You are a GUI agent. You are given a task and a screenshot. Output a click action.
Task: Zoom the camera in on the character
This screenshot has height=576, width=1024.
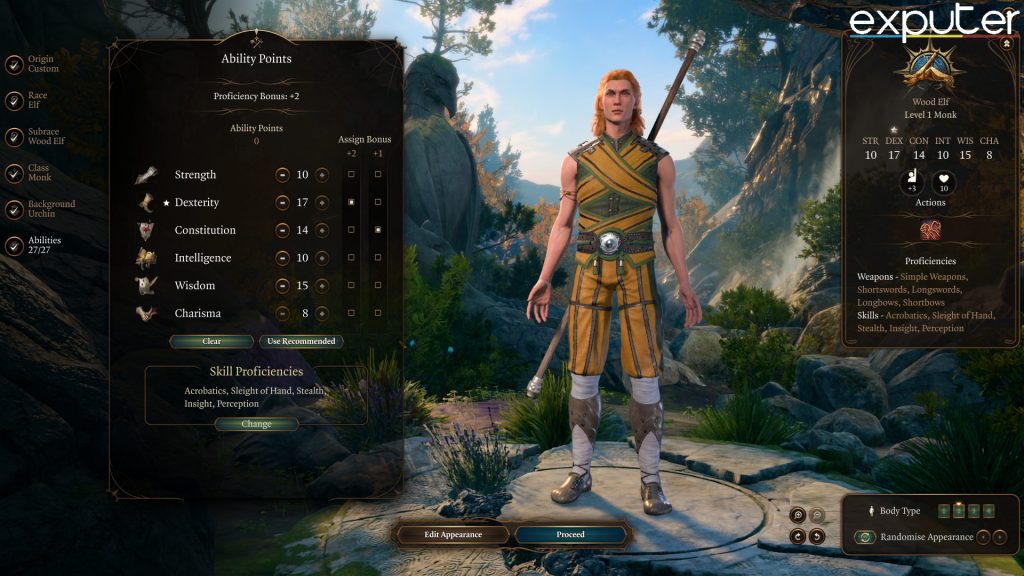point(797,515)
